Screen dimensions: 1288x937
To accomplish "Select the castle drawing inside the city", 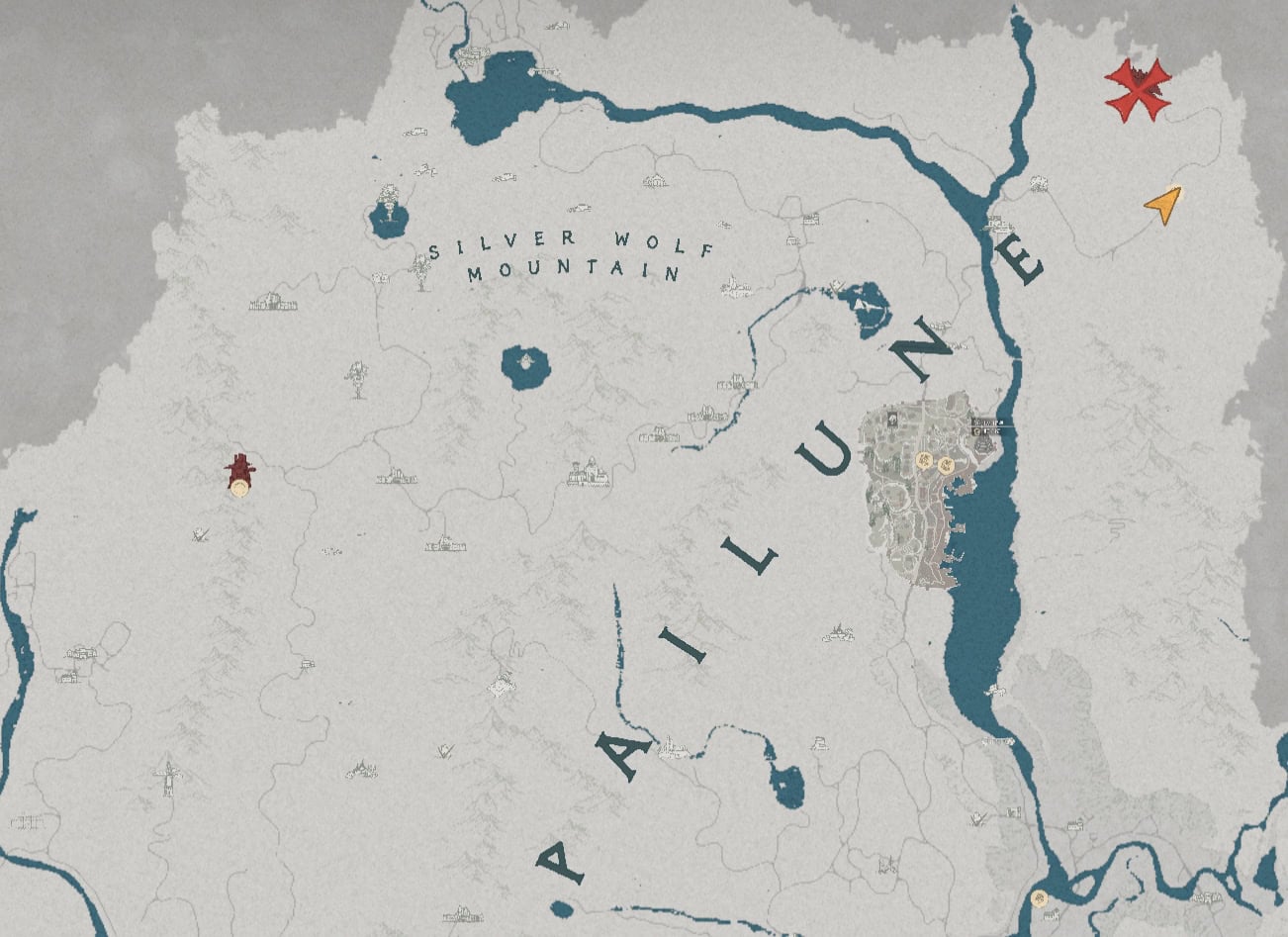I will [x=982, y=445].
